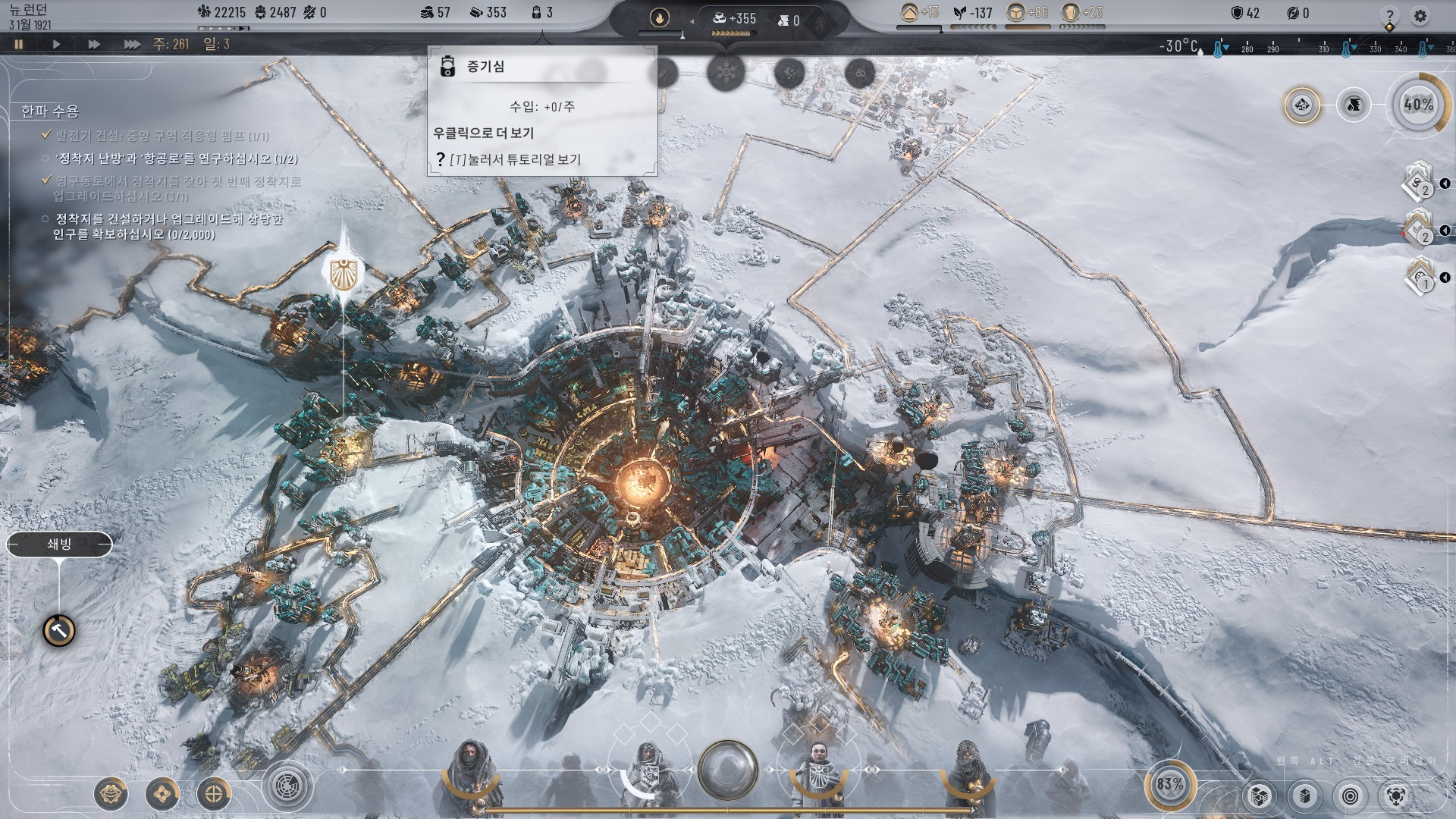Select the highlighted city button beside the oil barrel
The width and height of the screenshot is (1456, 819).
(x=1302, y=105)
